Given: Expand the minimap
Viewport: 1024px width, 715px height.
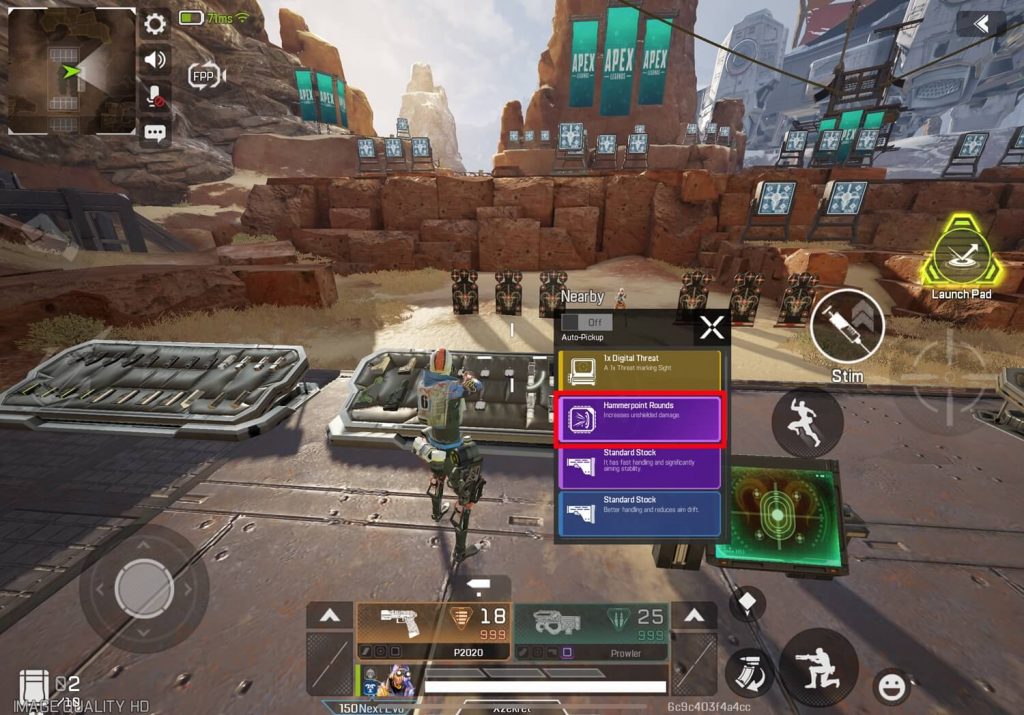Looking at the screenshot, I should (71, 71).
